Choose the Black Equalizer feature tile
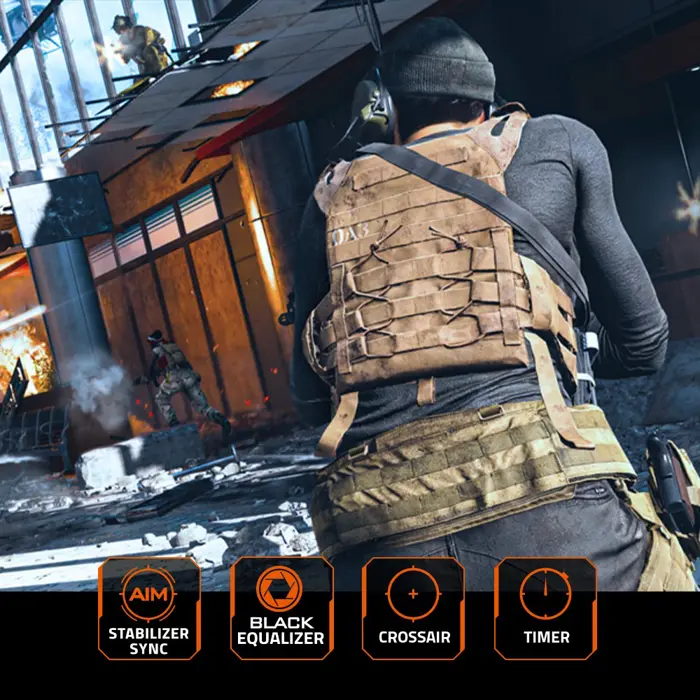 point(281,607)
